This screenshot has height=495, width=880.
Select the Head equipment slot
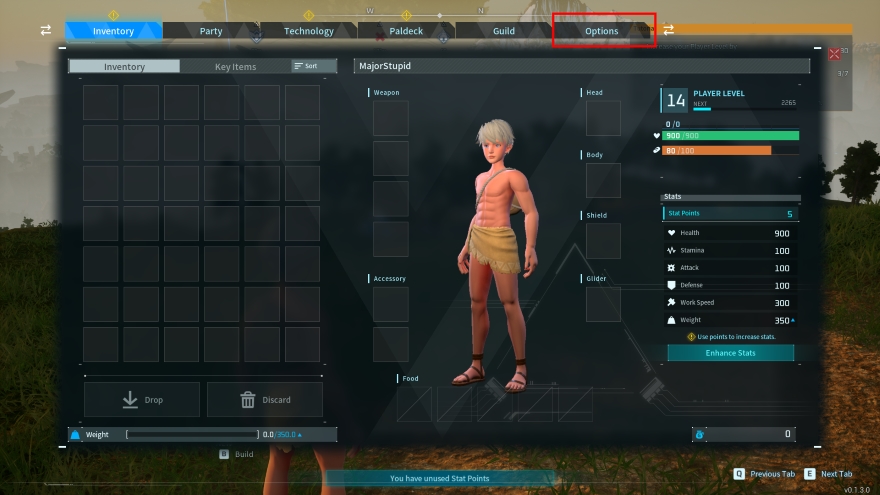click(603, 118)
